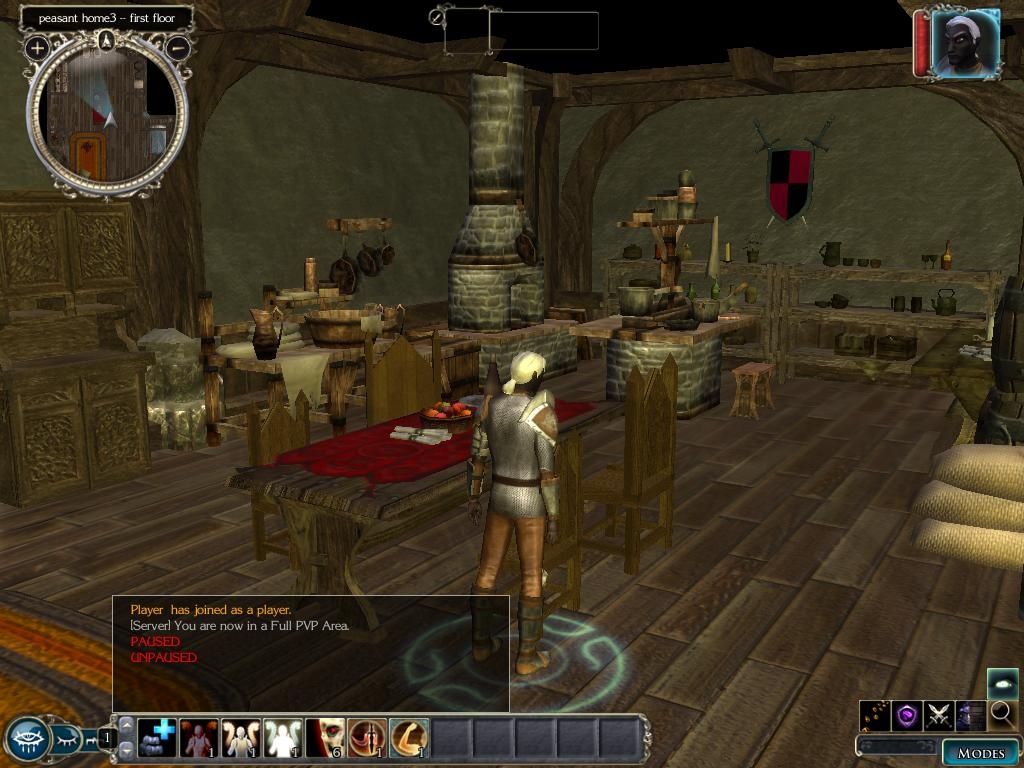This screenshot has height=768, width=1024.
Task: Use the glowing white-winged figure hotbar ability
Action: click(282, 738)
